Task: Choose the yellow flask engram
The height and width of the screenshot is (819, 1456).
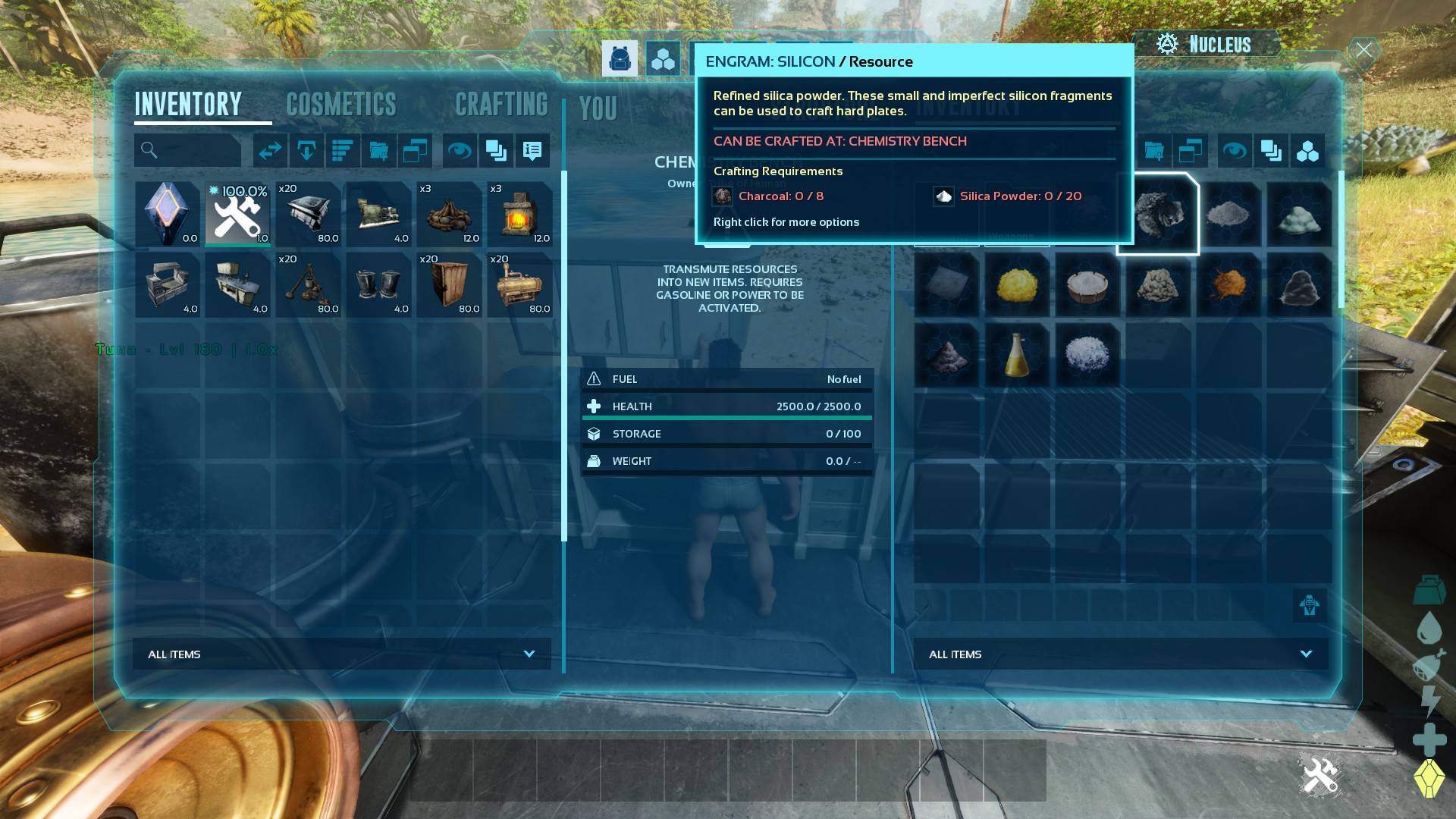Action: click(1017, 355)
